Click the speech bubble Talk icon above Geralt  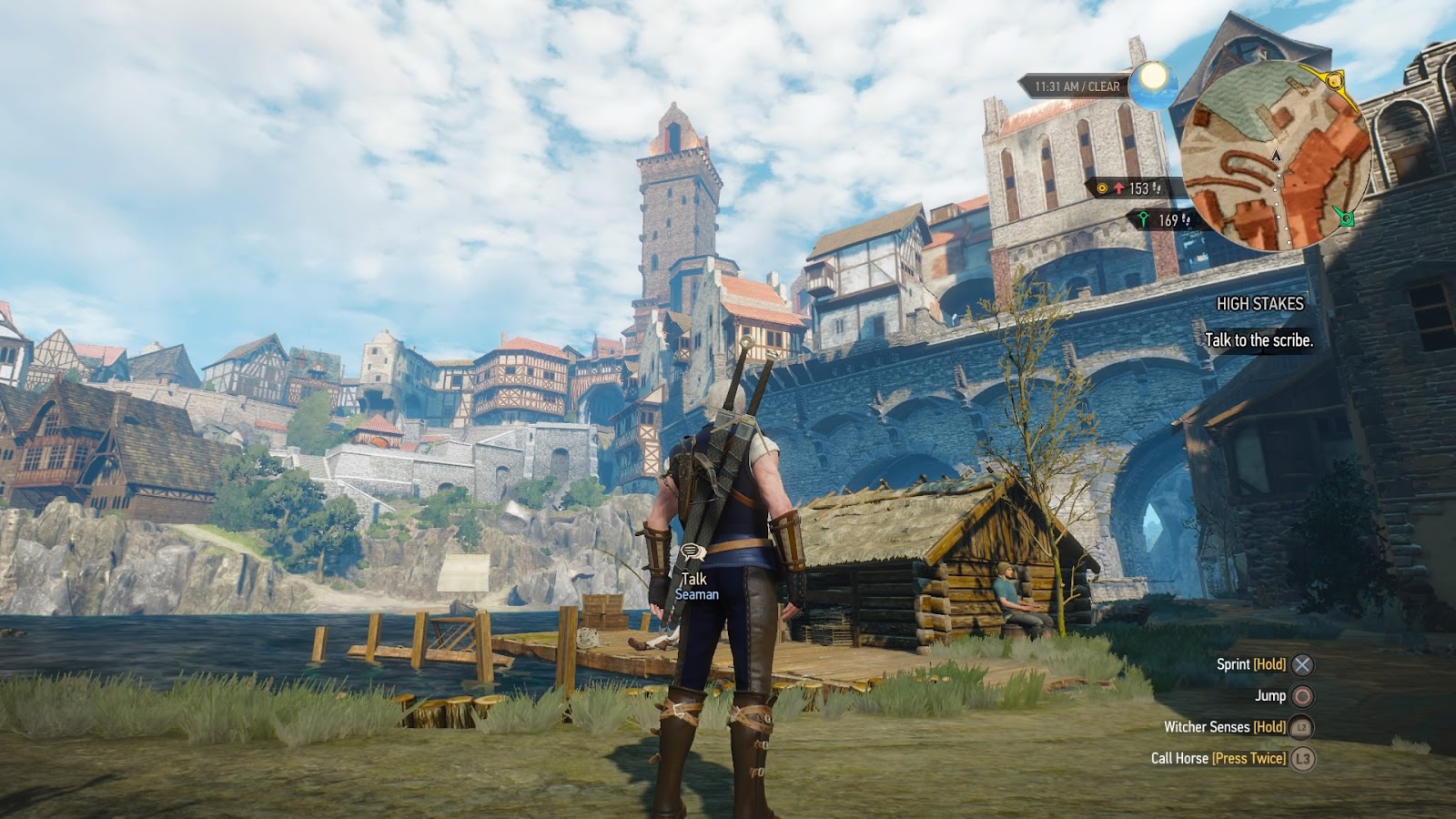tap(692, 552)
